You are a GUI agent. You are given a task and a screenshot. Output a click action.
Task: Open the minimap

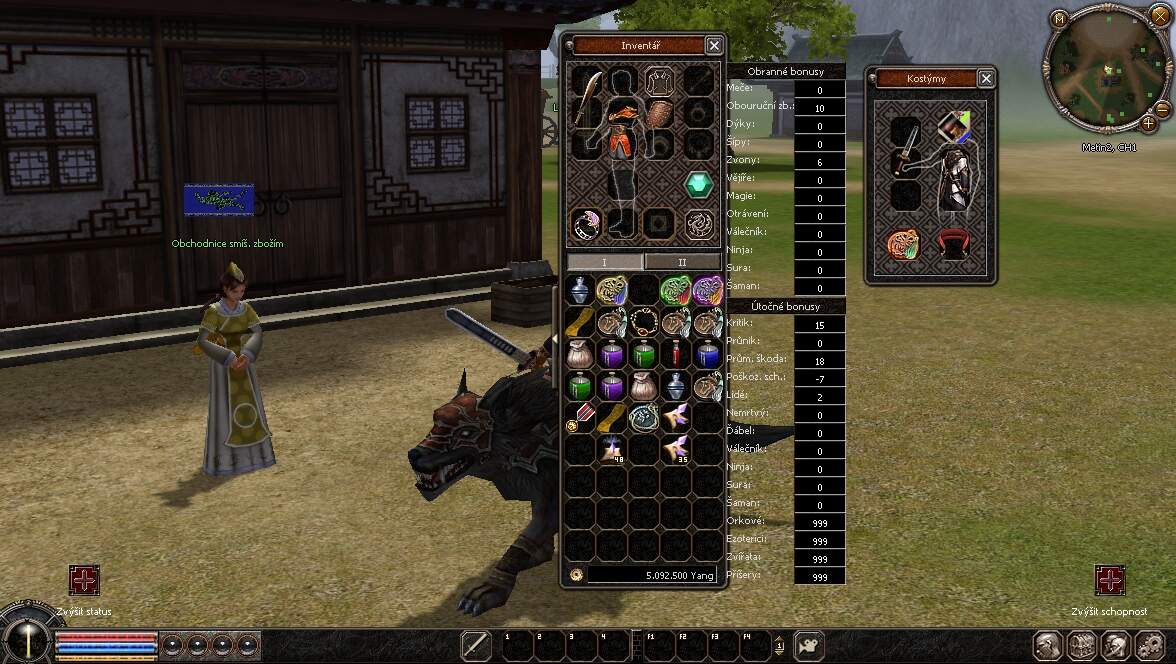point(1059,18)
